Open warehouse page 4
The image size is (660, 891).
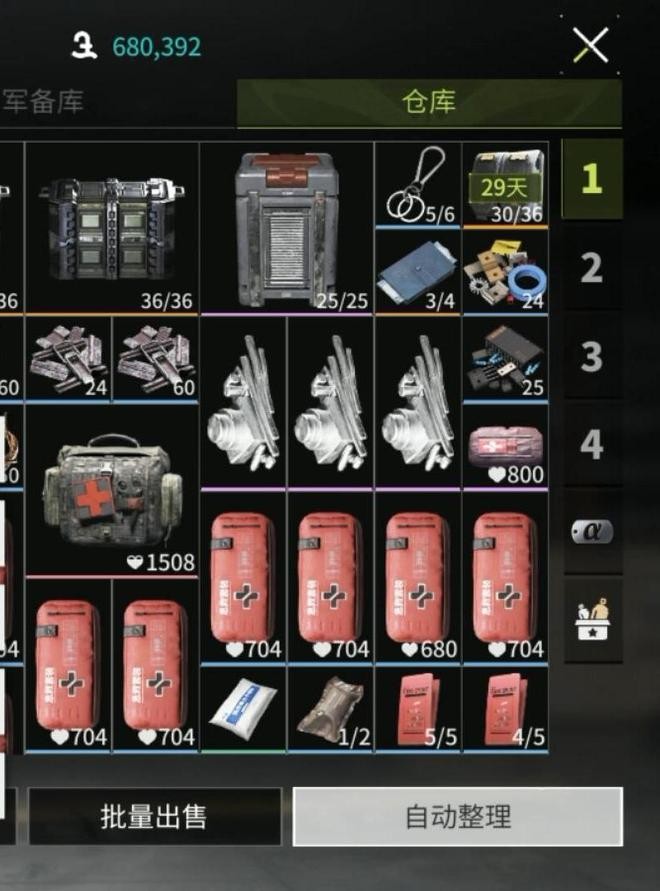(591, 443)
